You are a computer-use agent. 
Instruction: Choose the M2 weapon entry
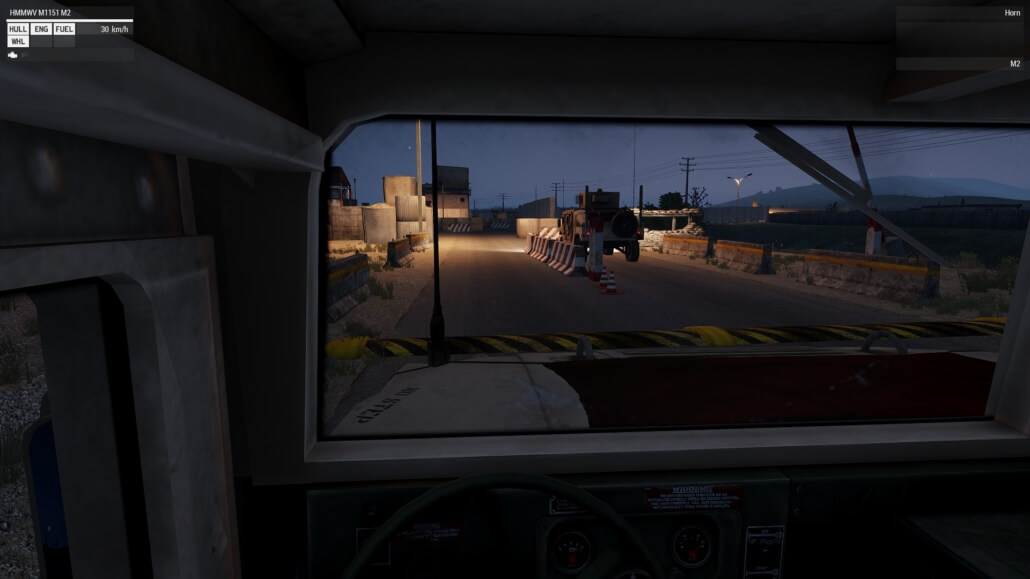click(x=1014, y=64)
